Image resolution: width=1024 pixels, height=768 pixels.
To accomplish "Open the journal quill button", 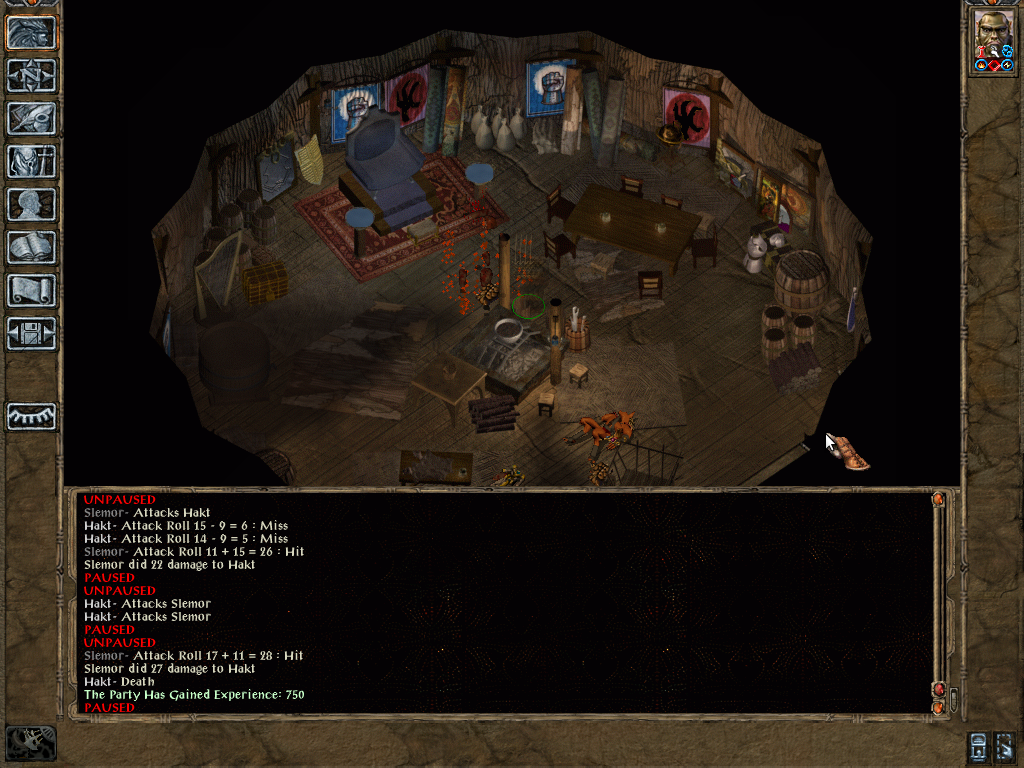I will coord(32,118).
